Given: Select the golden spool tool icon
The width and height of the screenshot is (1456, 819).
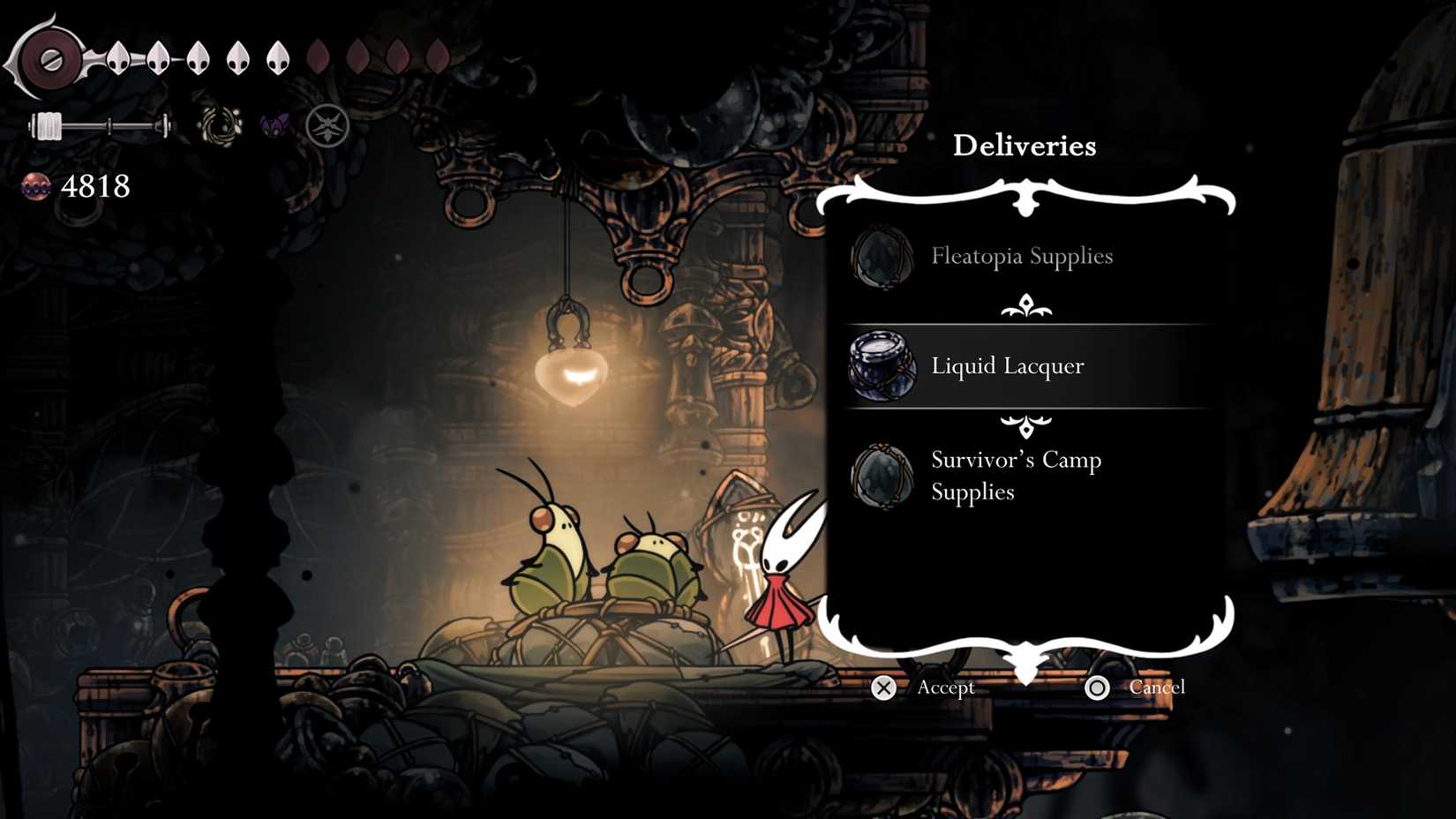Looking at the screenshot, I should point(219,124).
